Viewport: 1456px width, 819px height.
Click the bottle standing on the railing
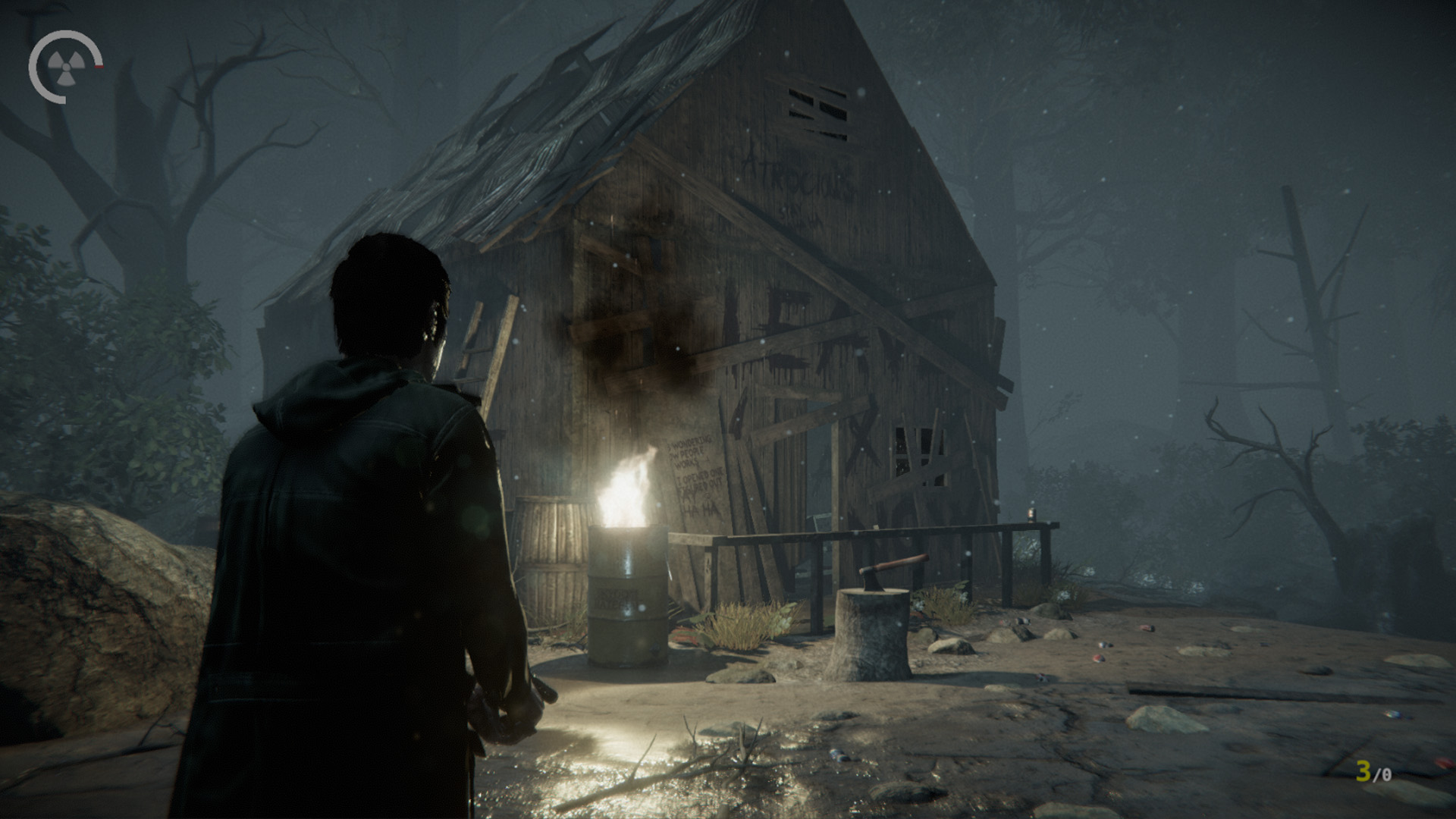[1031, 516]
